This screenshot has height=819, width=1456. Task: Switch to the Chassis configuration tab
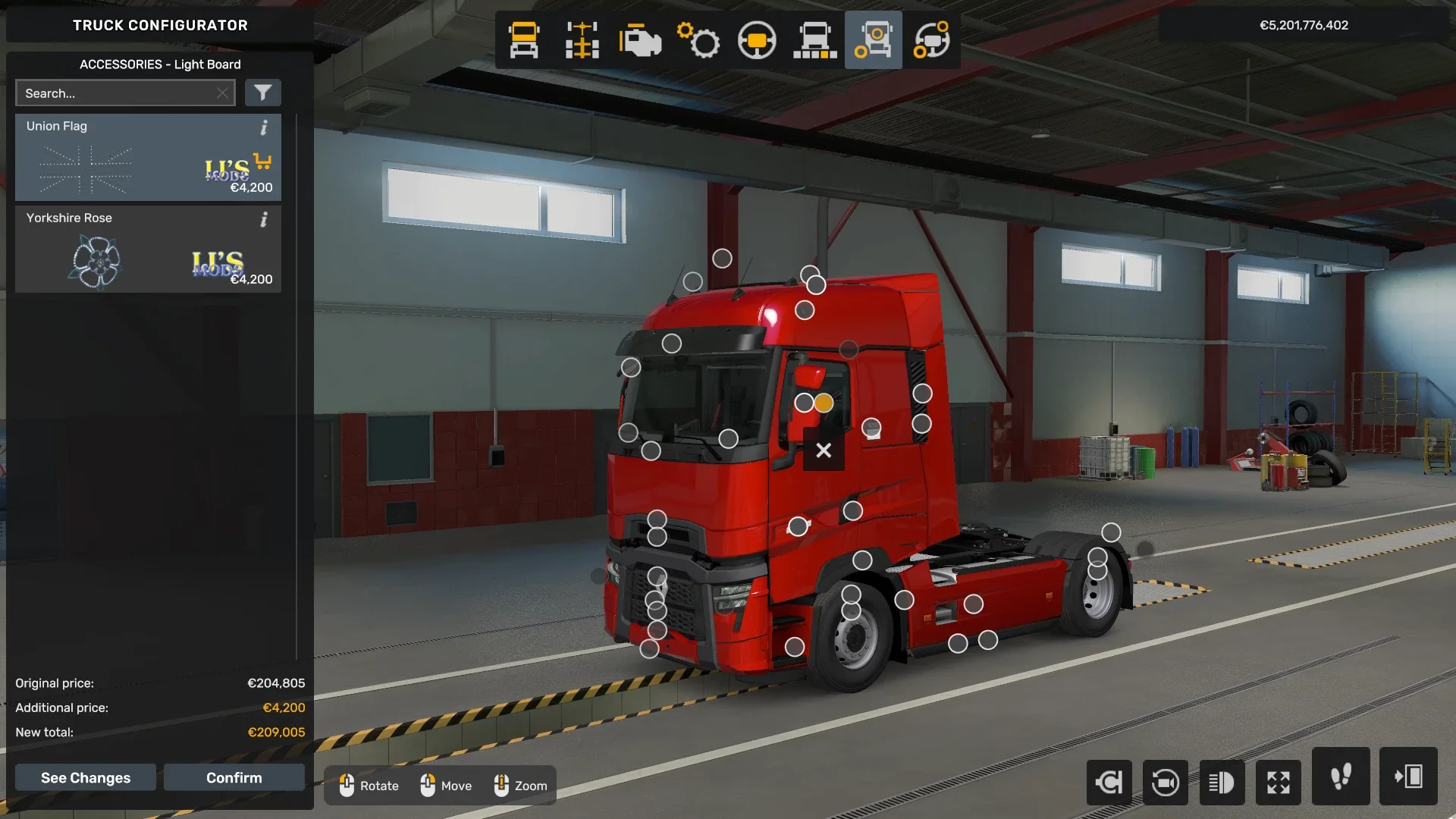582,39
